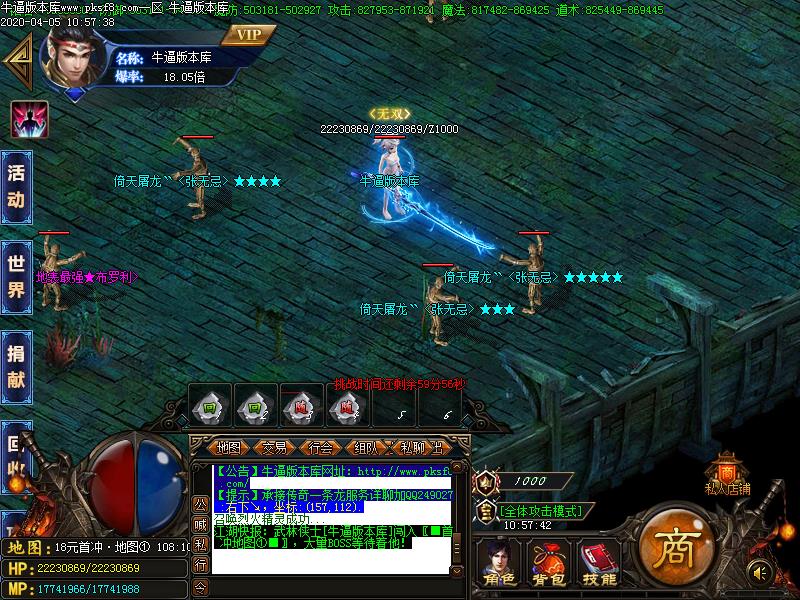Viewport: 800px width, 600px height.
Task: Open the 活动 events side button
Action: pos(15,185)
